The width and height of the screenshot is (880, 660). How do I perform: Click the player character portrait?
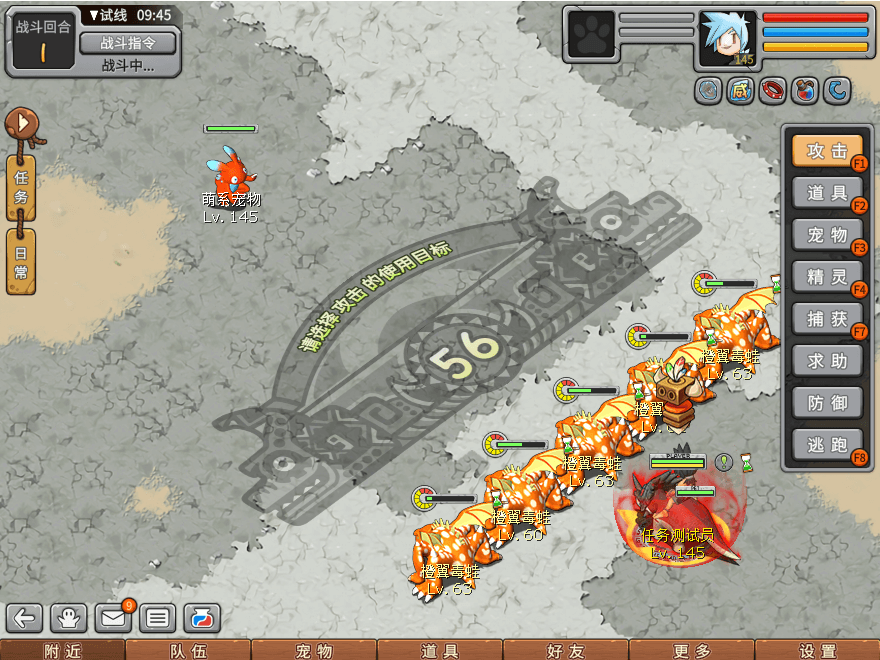pyautogui.click(x=728, y=38)
